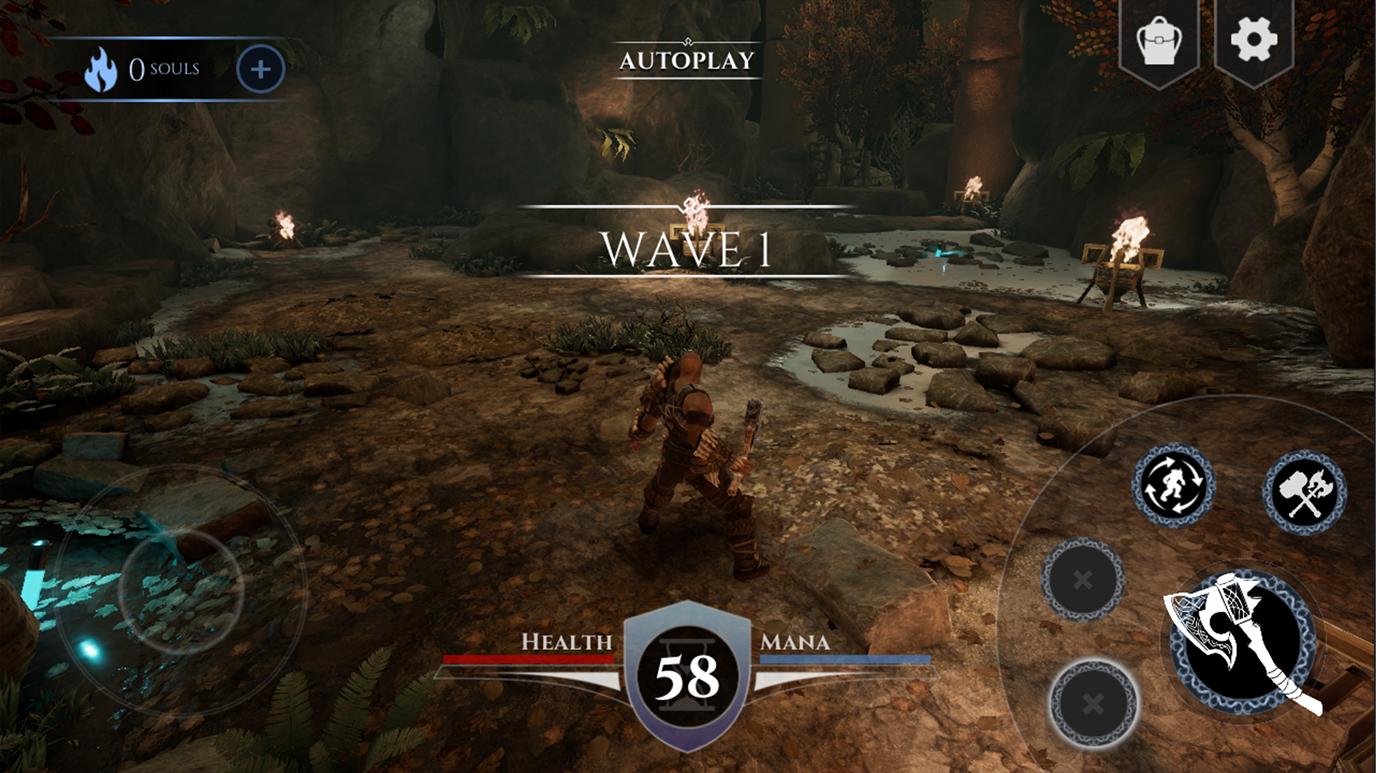This screenshot has width=1376, height=773.
Task: Click the upper empty skill slot marked X
Action: (x=1082, y=577)
